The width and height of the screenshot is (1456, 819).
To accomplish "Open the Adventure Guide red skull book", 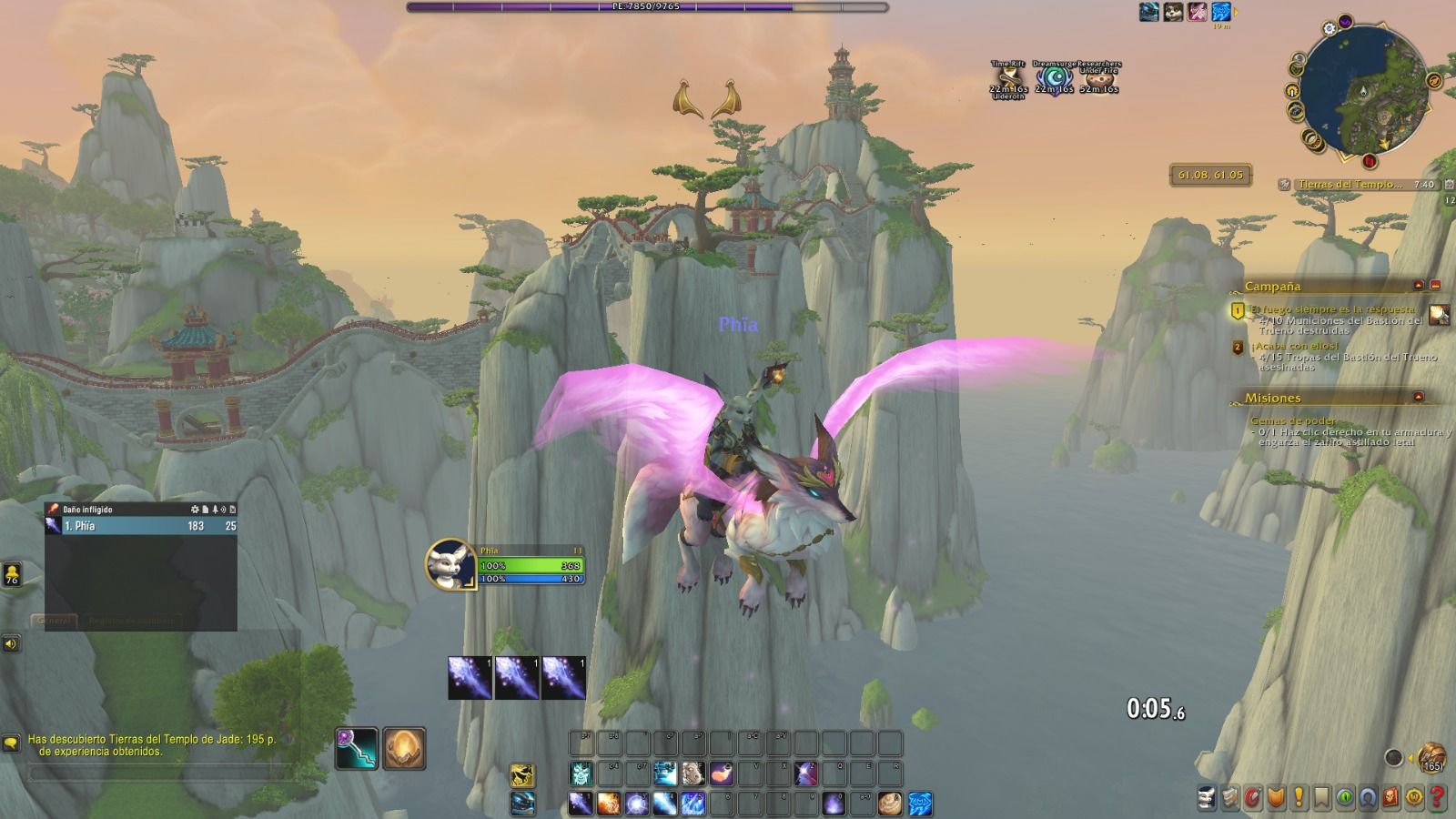I will pyautogui.click(x=1391, y=798).
